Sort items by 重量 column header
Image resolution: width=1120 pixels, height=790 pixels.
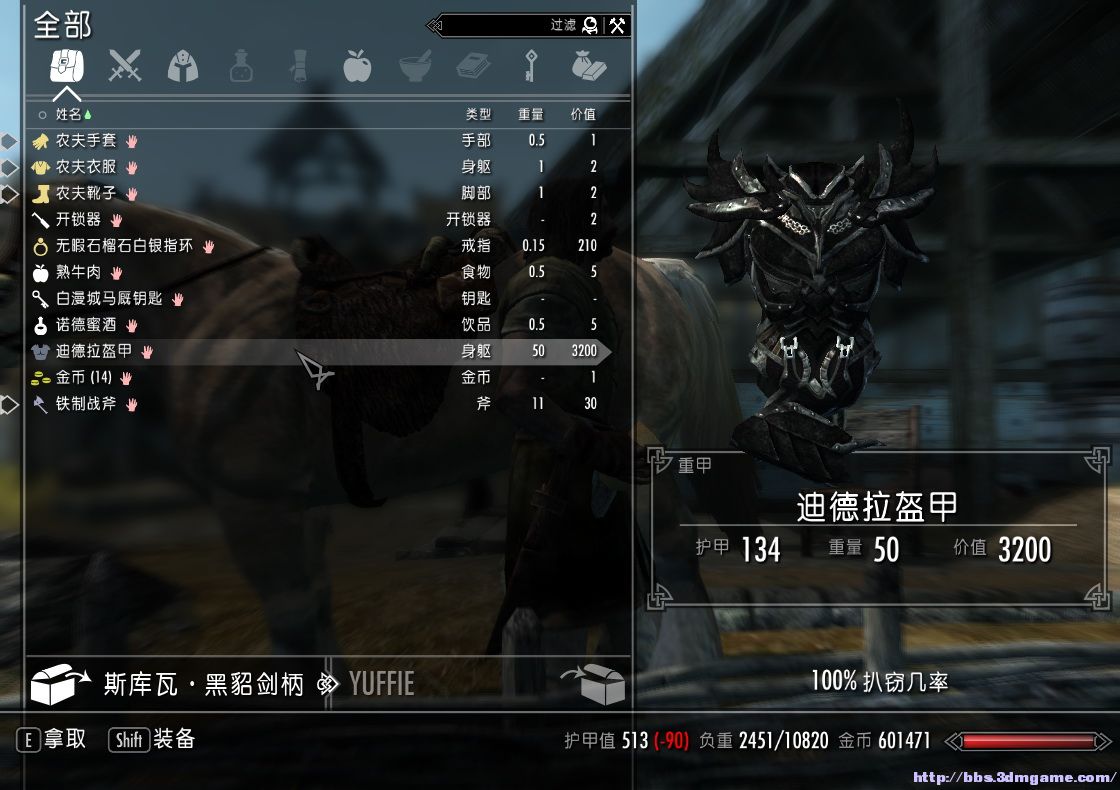[x=531, y=115]
